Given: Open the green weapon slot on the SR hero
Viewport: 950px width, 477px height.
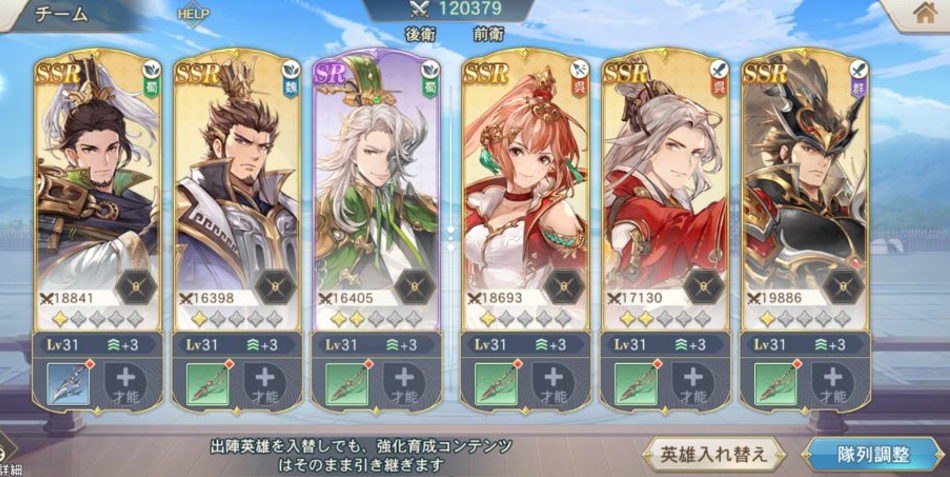Looking at the screenshot, I should pyautogui.click(x=348, y=383).
